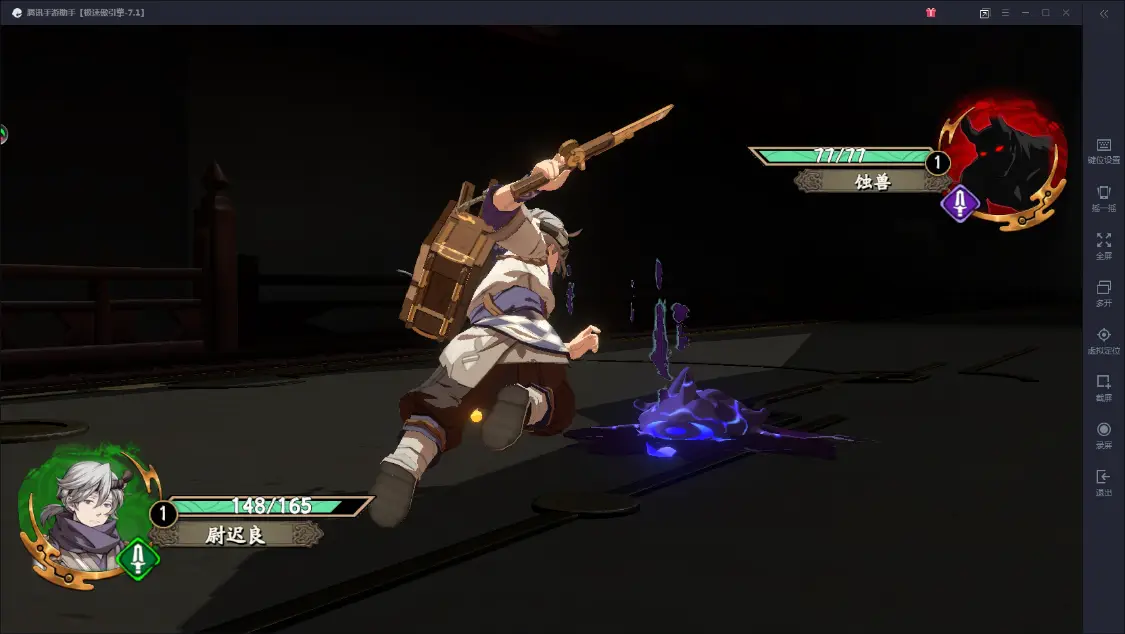Tap the purple sword badge beside 蚀兽
1125x634 pixels.
(x=960, y=204)
